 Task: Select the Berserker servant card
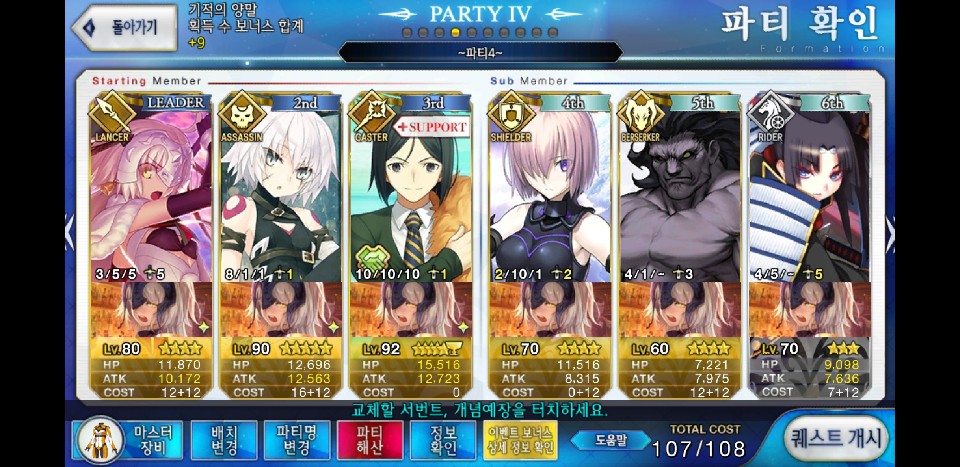point(679,190)
